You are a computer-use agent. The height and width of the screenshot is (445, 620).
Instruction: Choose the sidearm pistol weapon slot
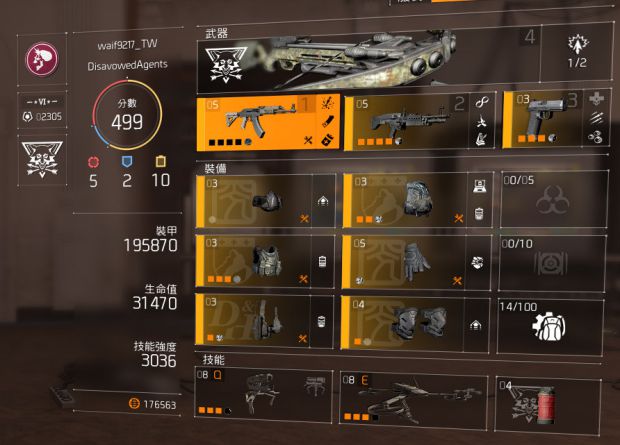pyautogui.click(x=555, y=120)
